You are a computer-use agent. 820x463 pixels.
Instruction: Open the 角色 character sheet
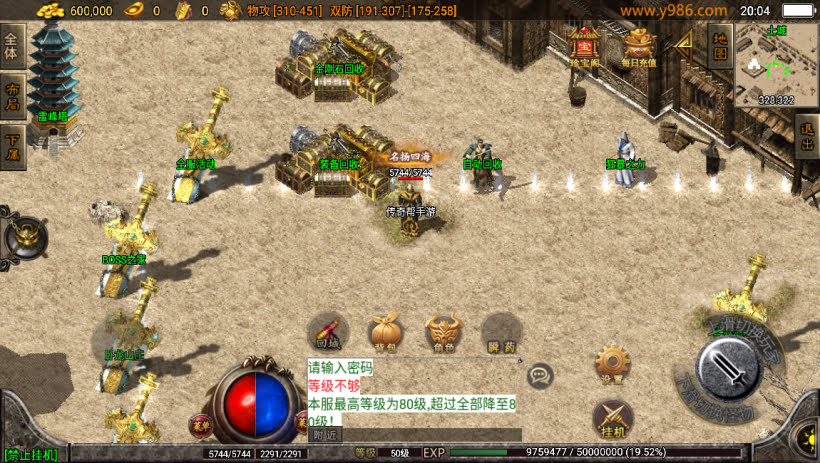tap(443, 332)
